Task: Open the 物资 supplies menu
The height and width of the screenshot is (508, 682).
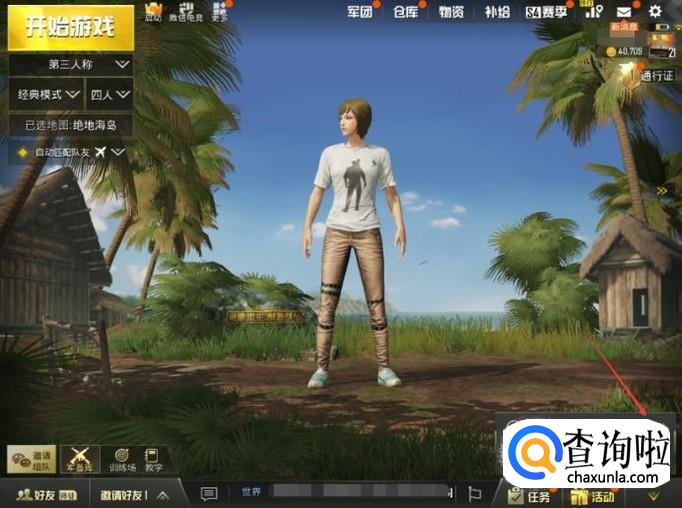Action: coord(451,12)
